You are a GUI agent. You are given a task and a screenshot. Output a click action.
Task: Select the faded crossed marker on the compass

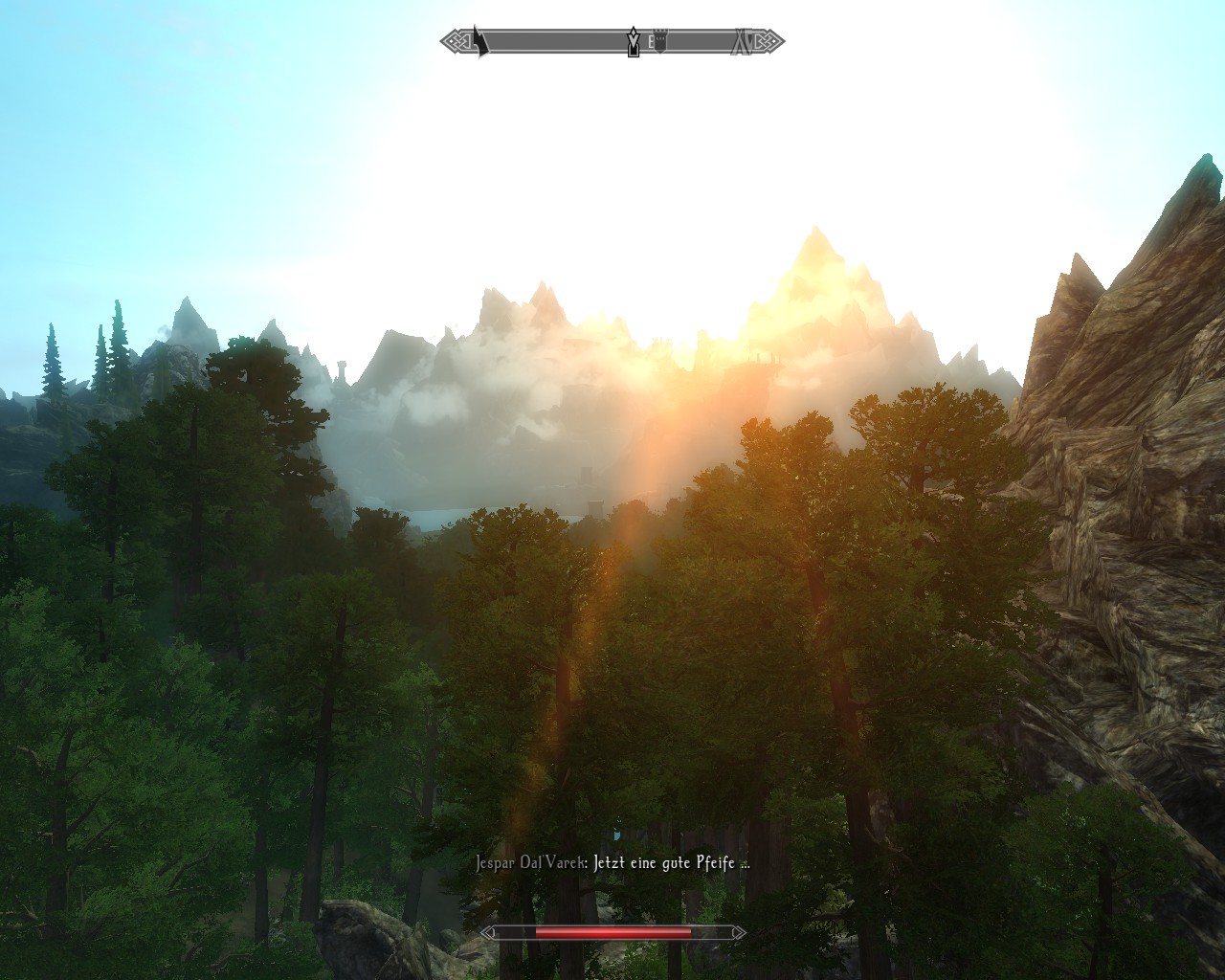click(x=741, y=42)
